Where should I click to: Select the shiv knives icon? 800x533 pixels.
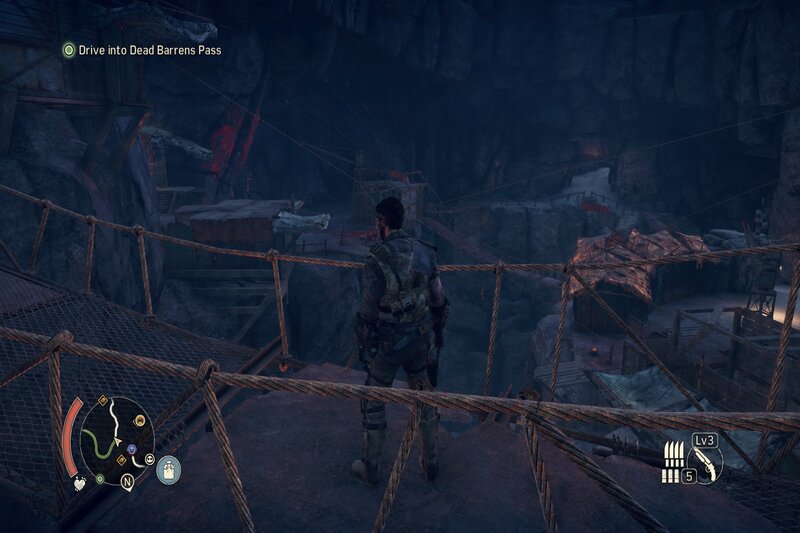point(672,453)
